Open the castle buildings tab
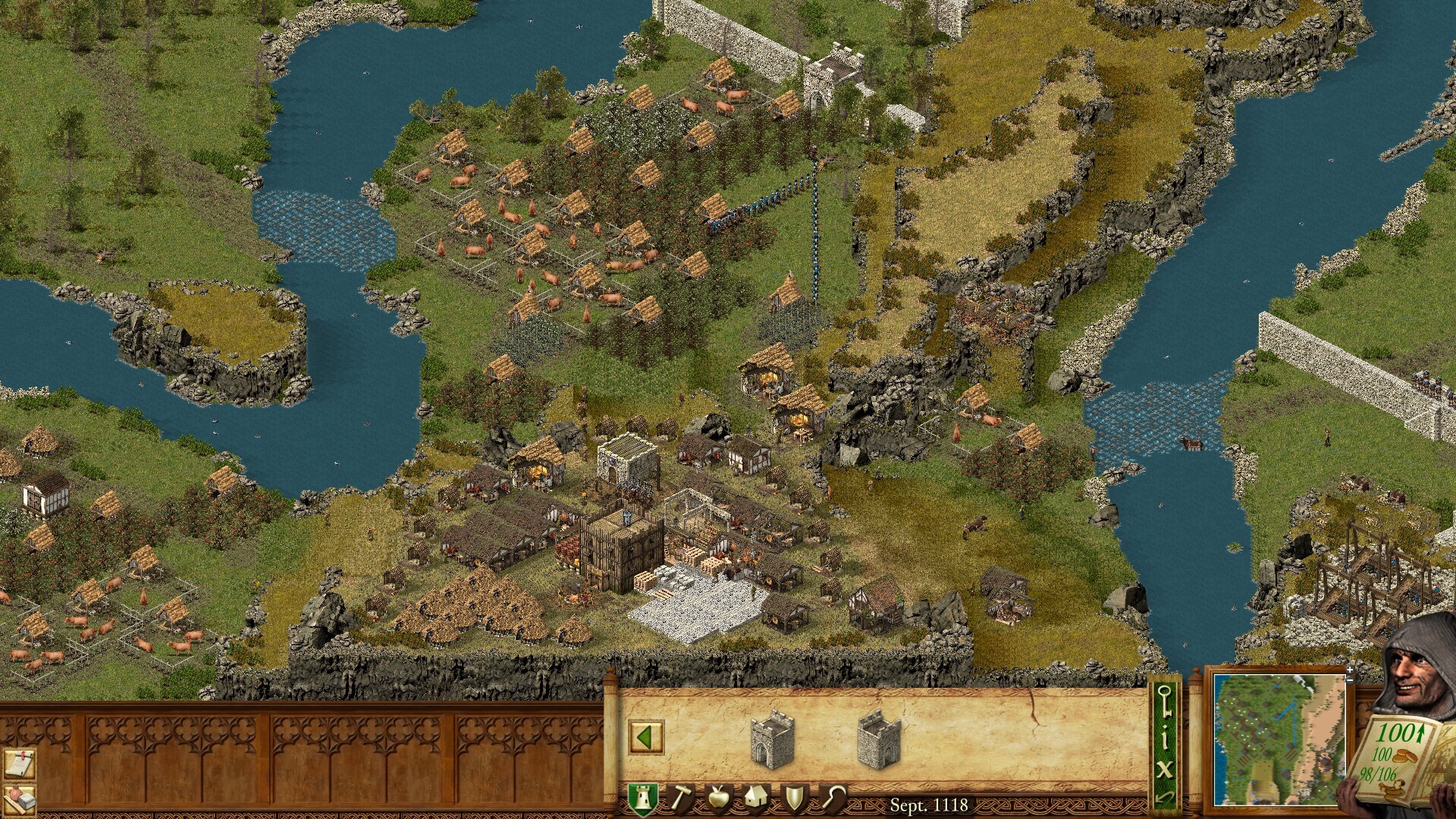1456x819 pixels. 642,799
